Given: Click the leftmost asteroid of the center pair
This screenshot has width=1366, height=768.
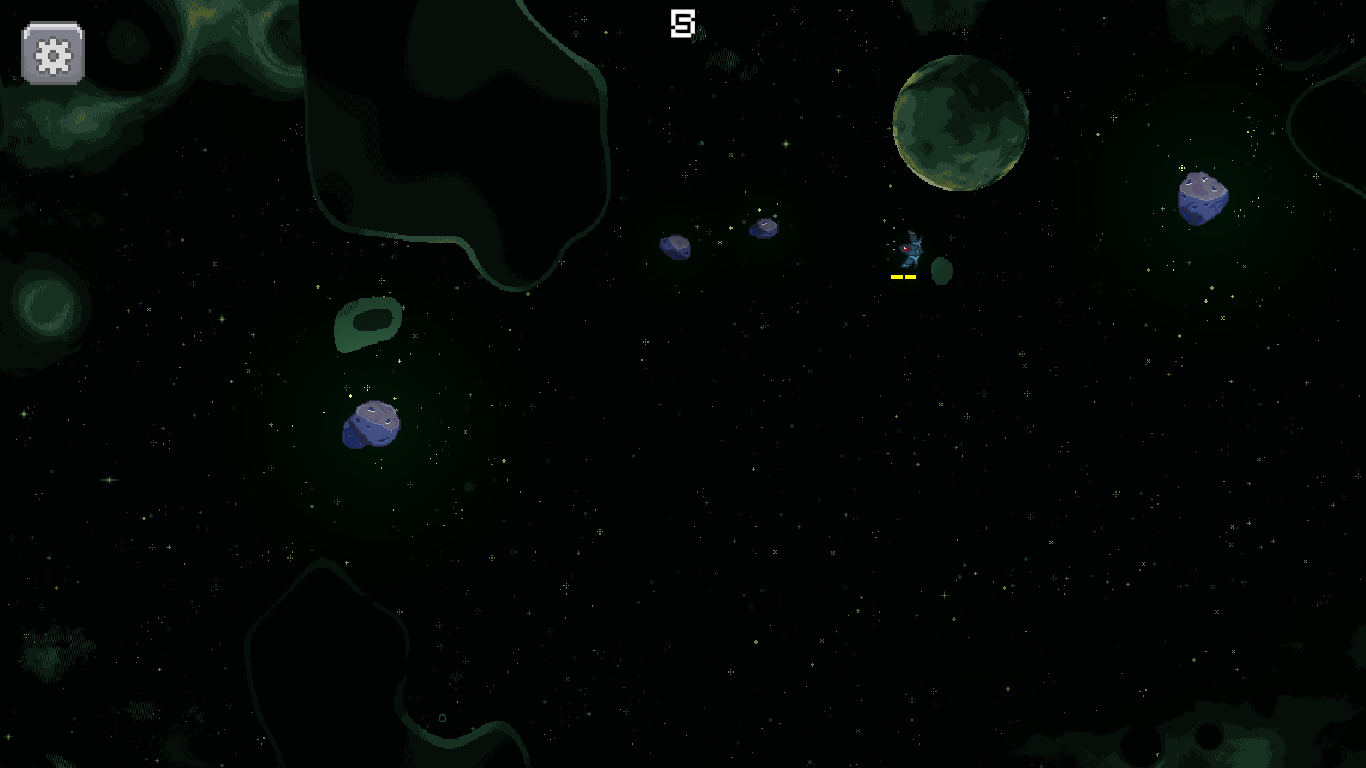Looking at the screenshot, I should [x=677, y=246].
